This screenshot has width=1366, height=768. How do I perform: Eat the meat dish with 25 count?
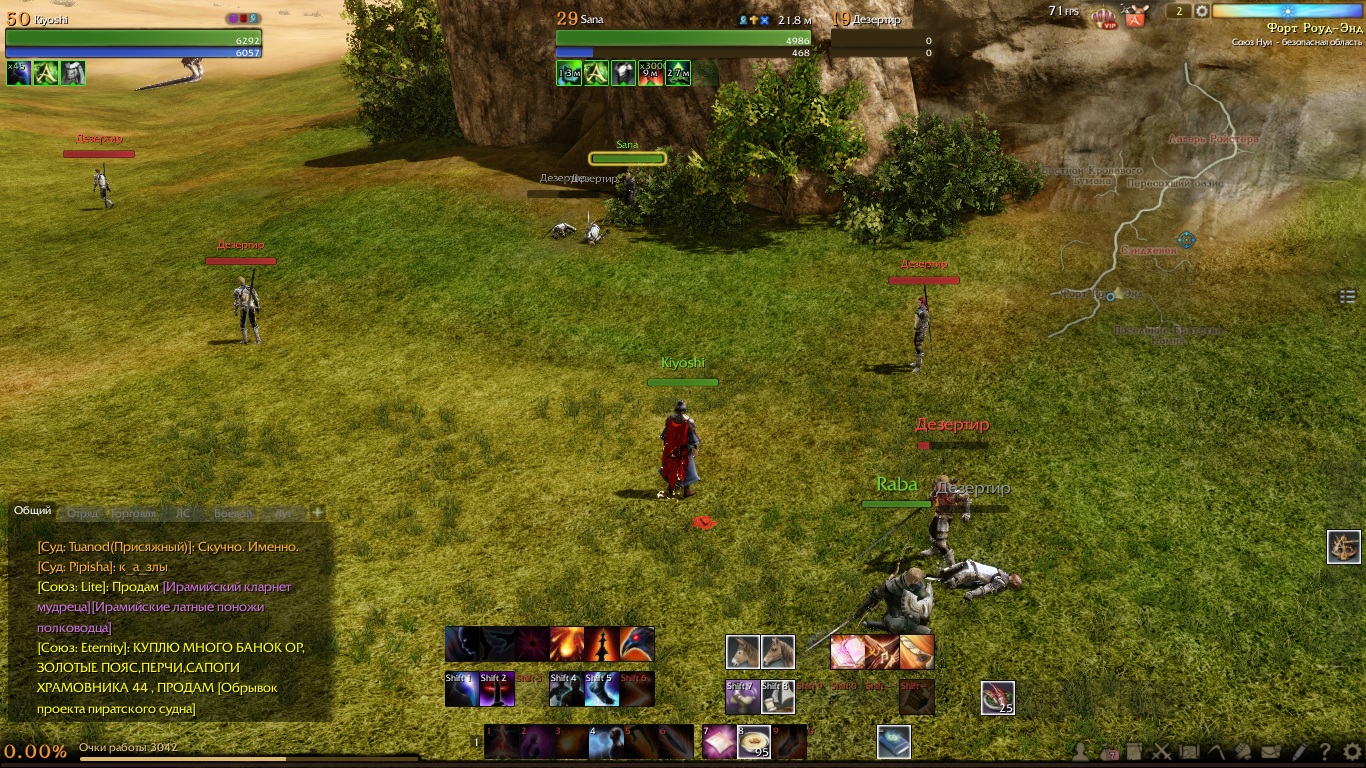(x=997, y=697)
